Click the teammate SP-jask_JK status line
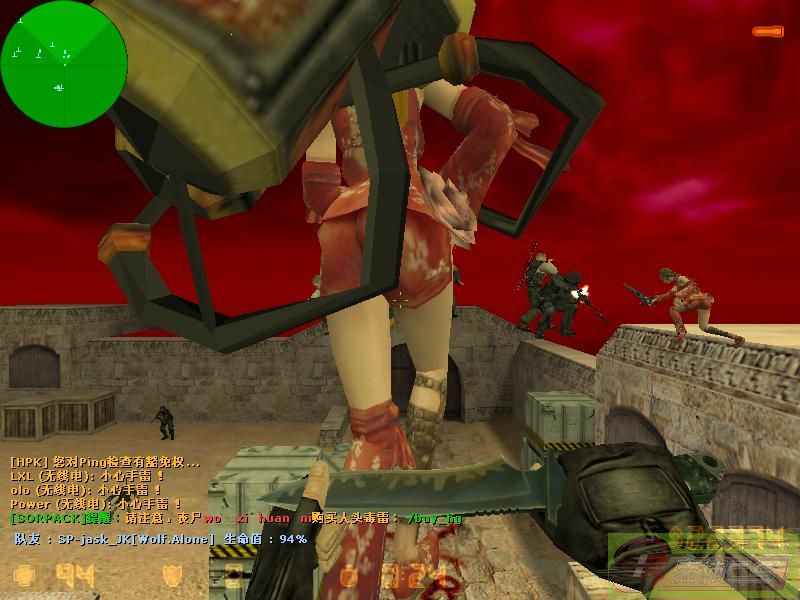The width and height of the screenshot is (800, 600). pos(160,539)
